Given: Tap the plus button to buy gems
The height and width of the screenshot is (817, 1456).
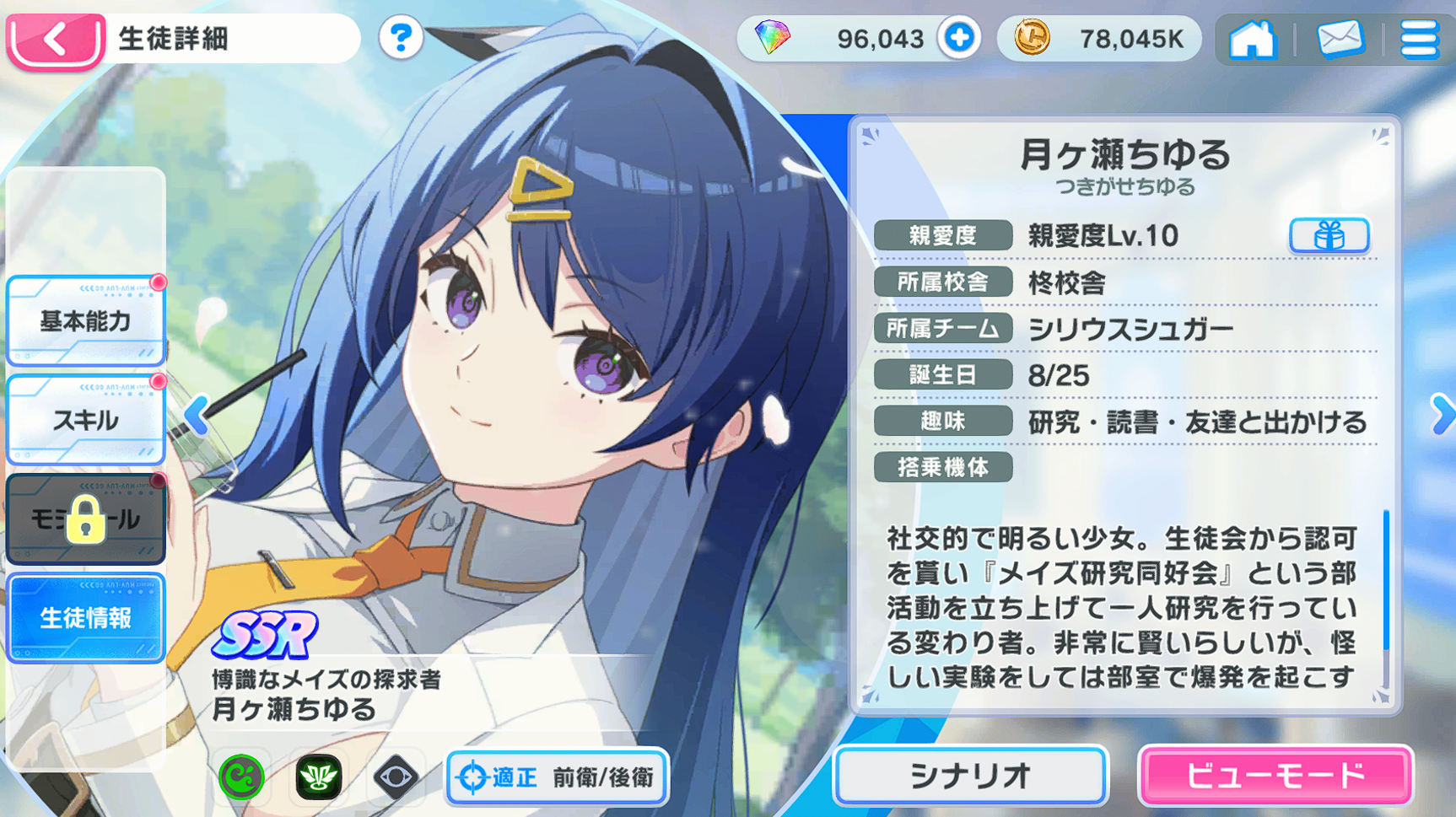Looking at the screenshot, I should (960, 38).
